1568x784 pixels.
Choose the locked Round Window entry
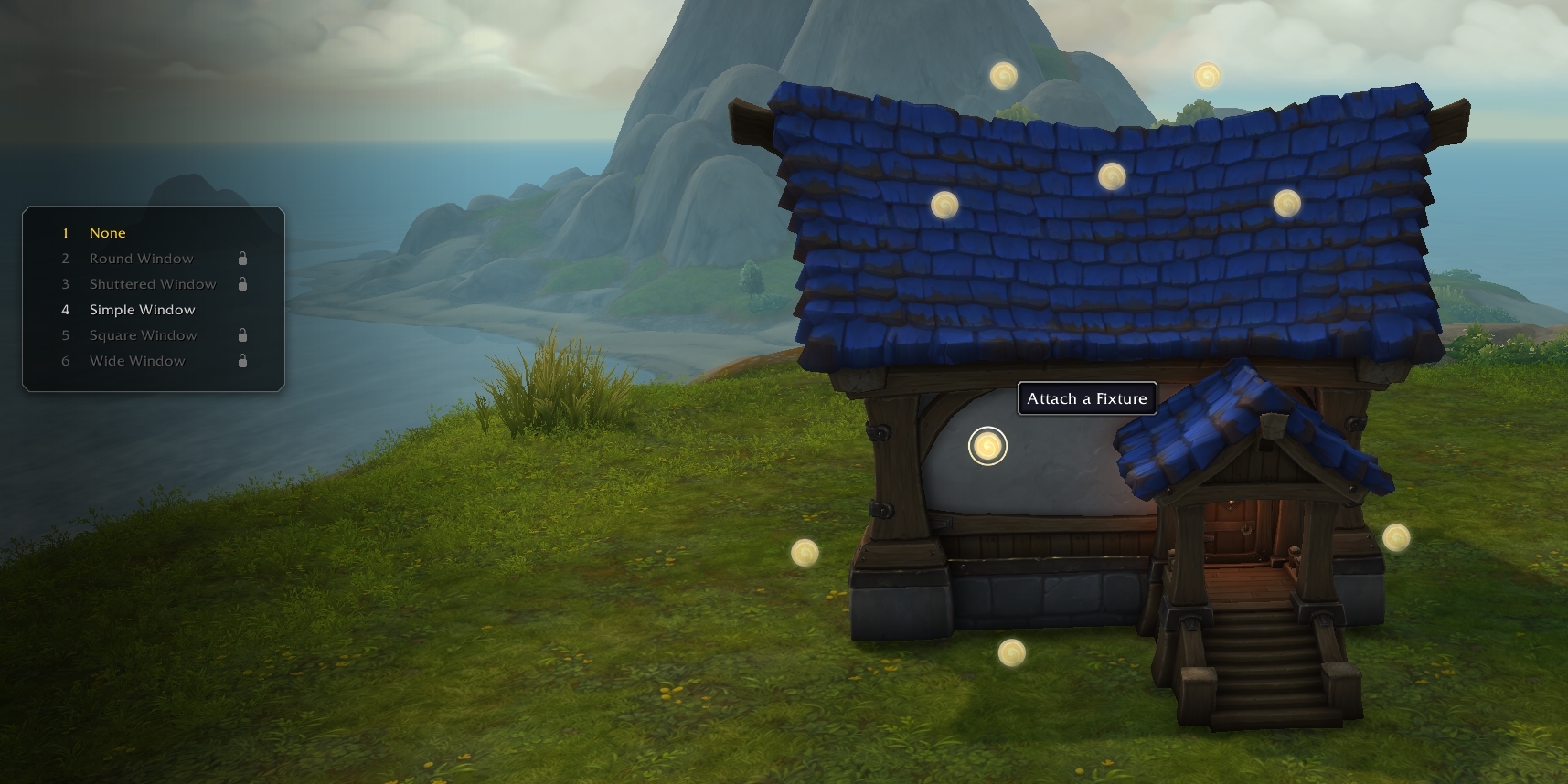click(141, 259)
